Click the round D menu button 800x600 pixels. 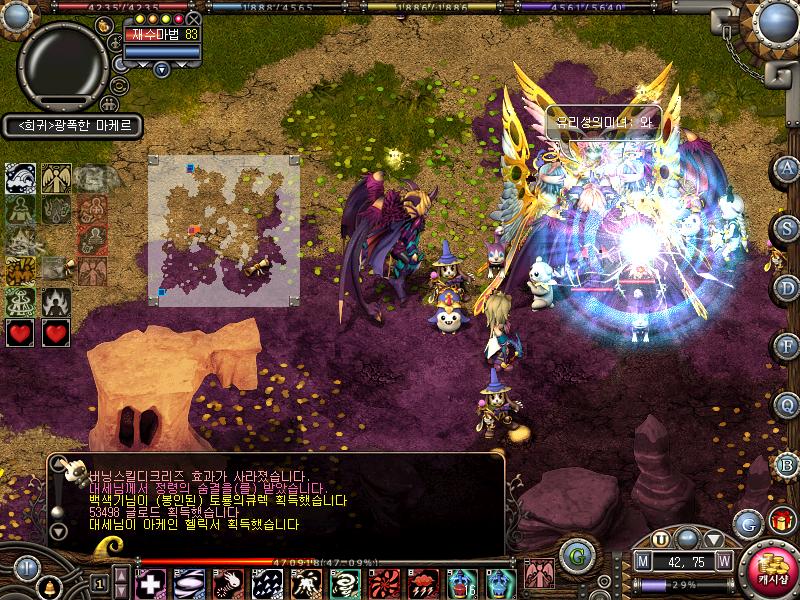click(787, 286)
